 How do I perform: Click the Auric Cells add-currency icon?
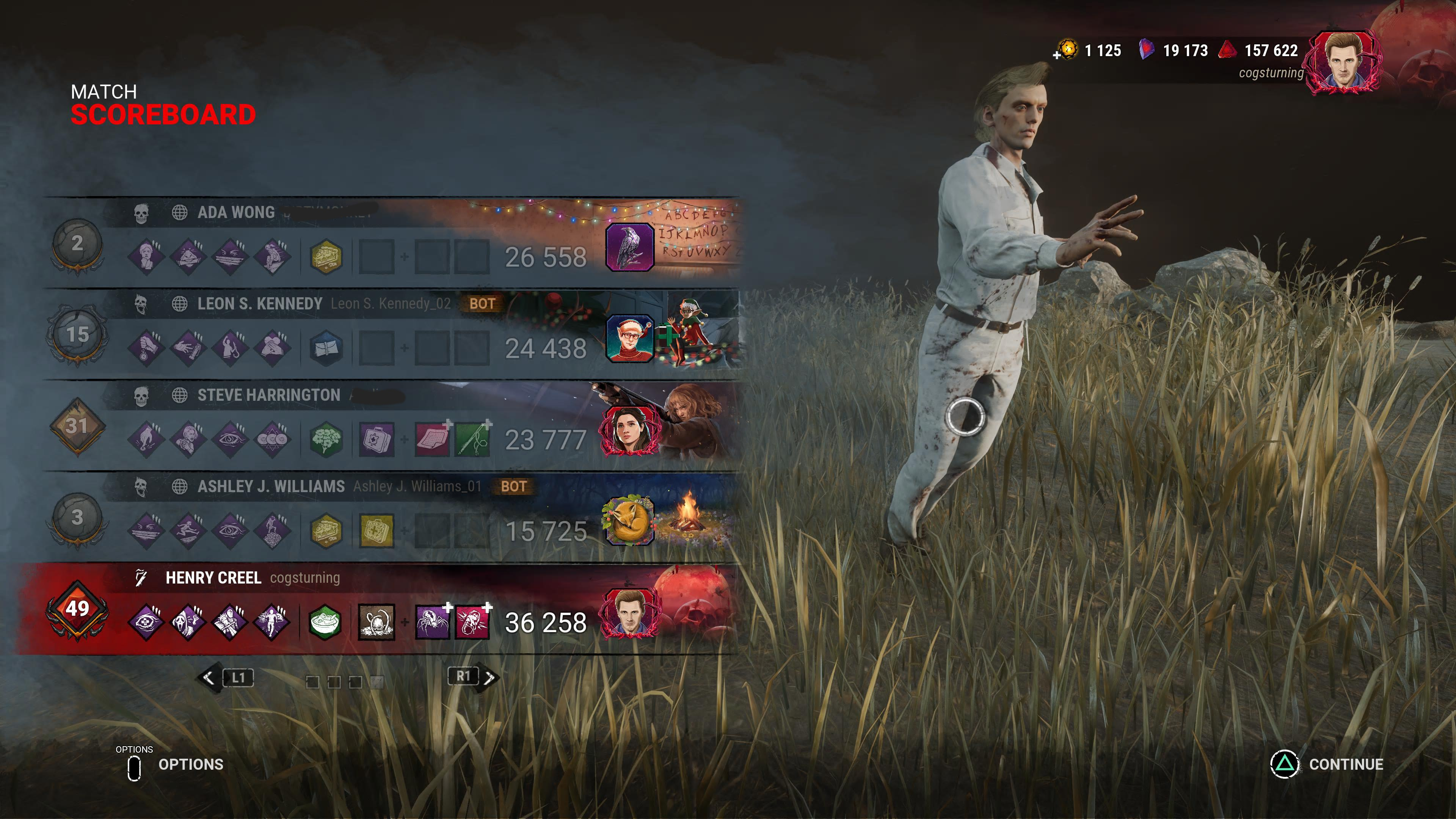point(1066,50)
